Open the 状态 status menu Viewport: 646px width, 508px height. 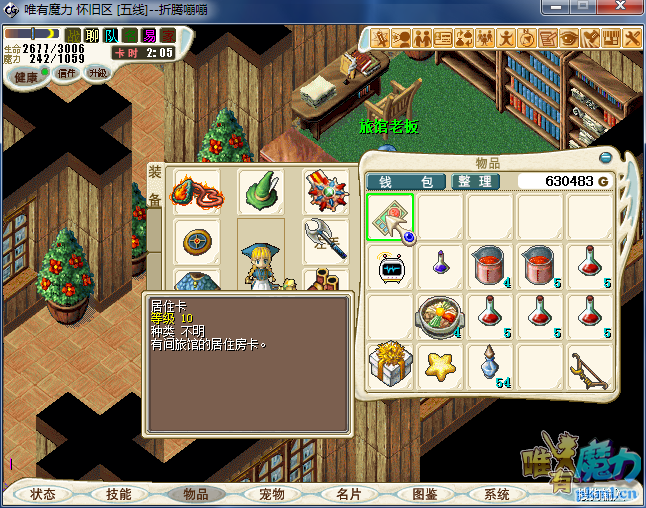coord(43,494)
